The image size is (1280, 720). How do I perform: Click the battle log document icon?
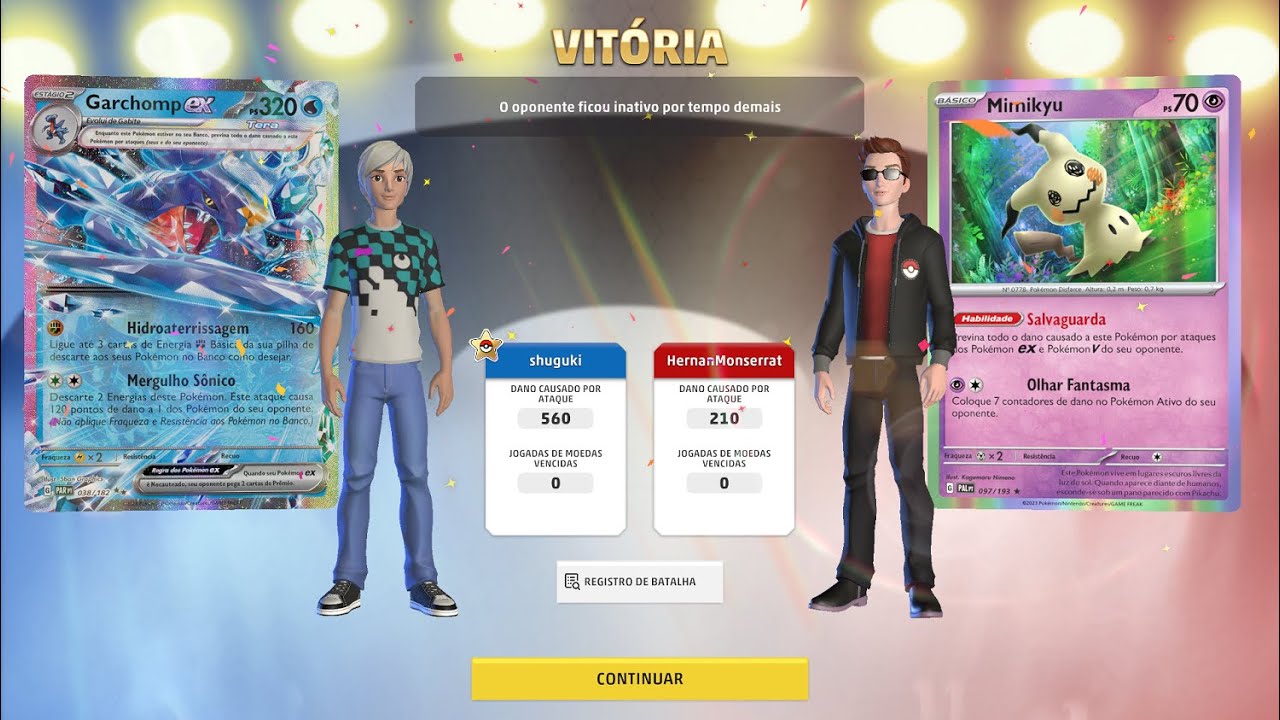point(572,581)
